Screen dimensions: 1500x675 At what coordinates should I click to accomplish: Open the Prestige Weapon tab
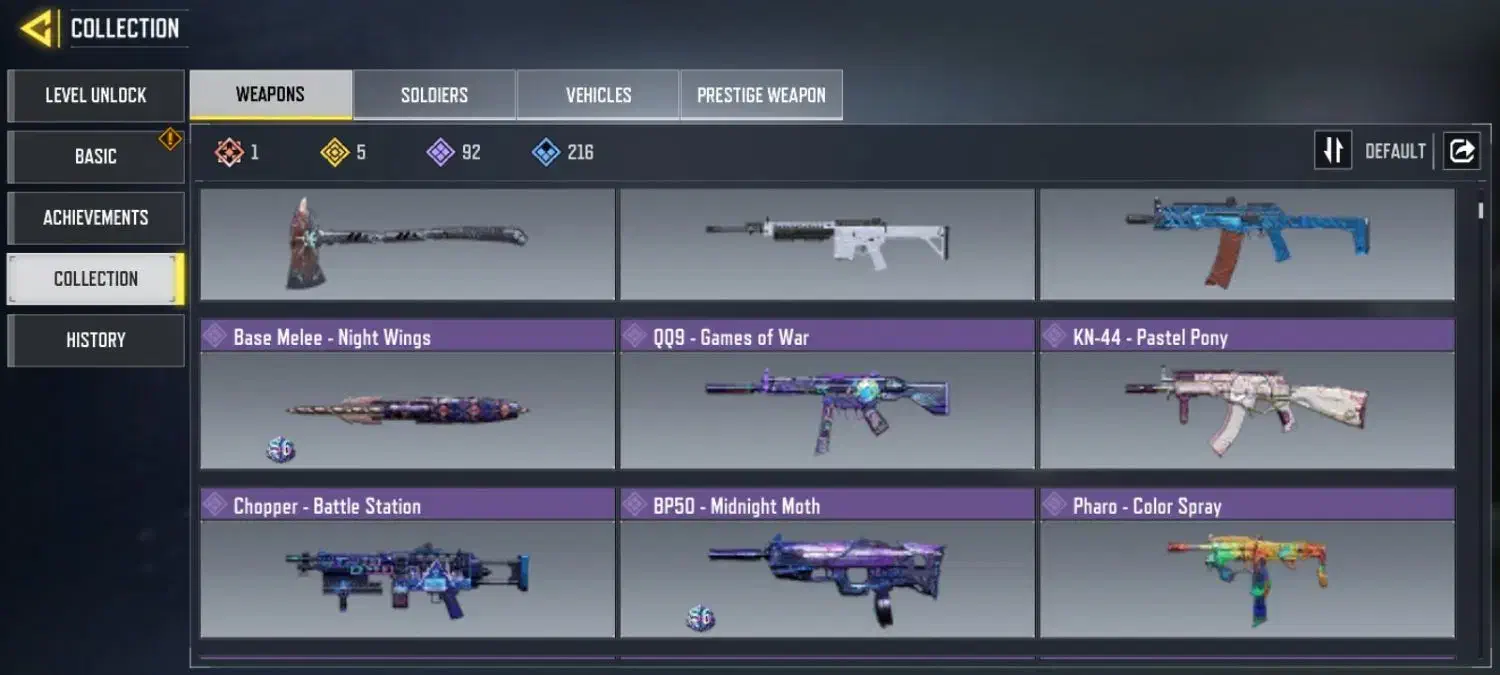761,95
